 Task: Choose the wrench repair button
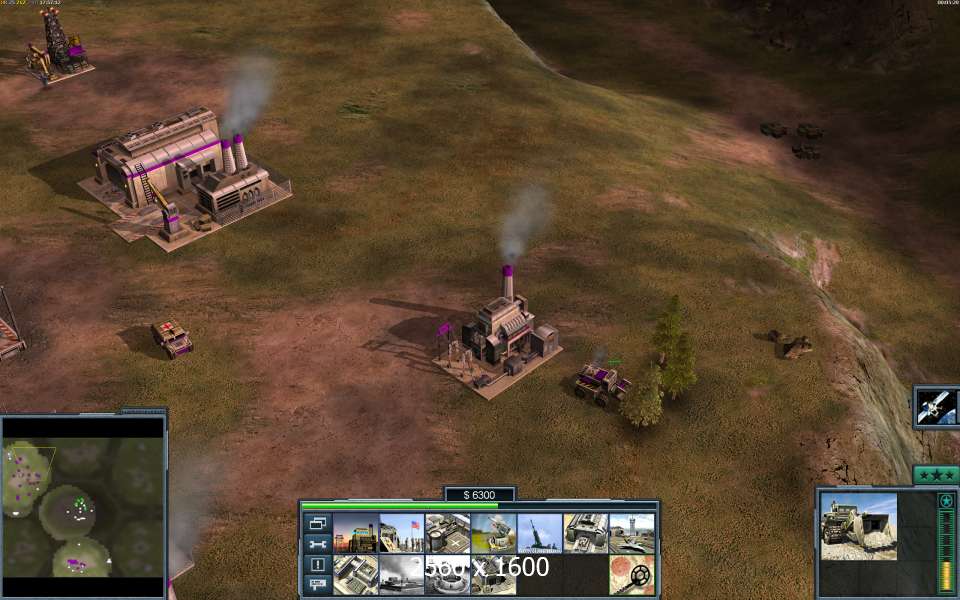point(317,544)
